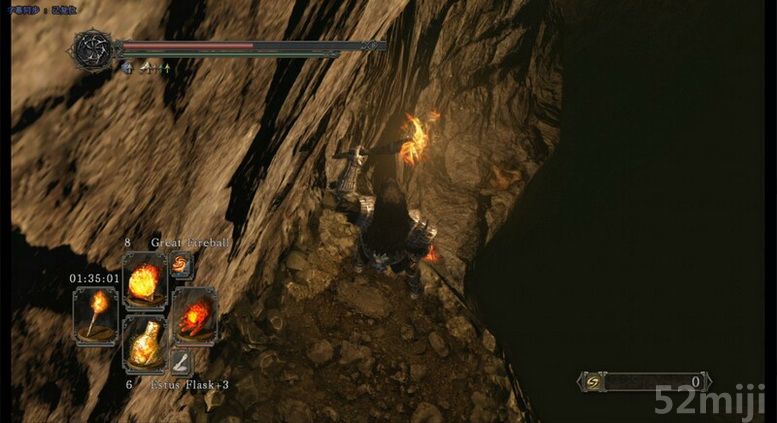
Task: Pick the pyromancy flame hand slot
Action: tap(194, 315)
